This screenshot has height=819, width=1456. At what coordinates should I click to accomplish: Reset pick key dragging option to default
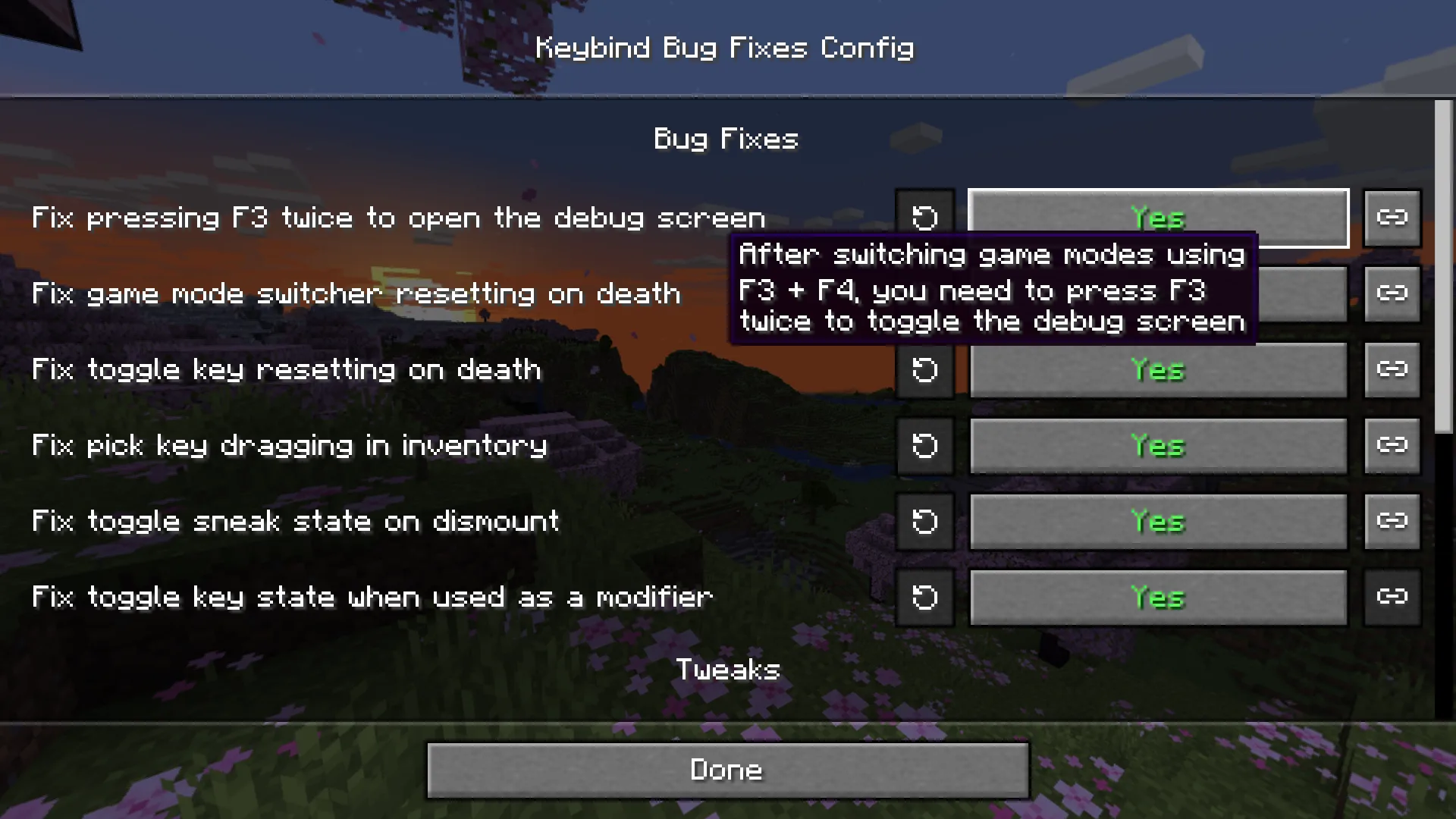tap(924, 446)
